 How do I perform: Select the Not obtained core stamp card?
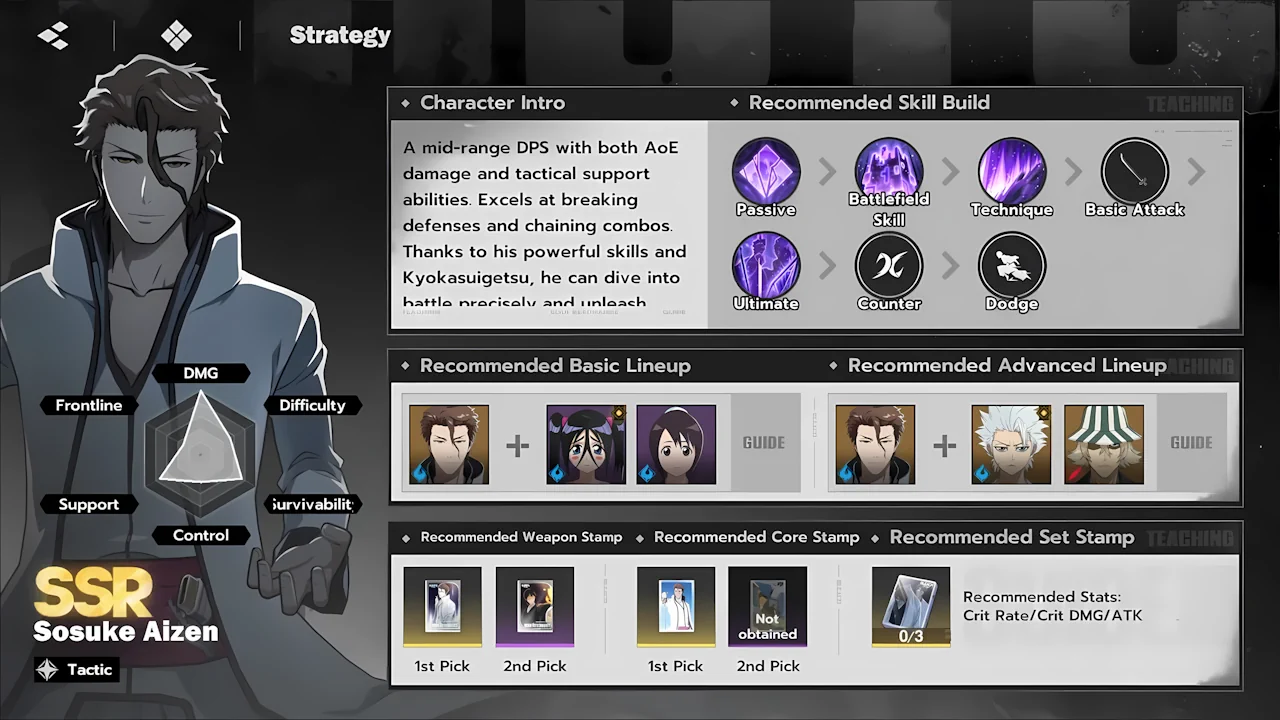[767, 605]
